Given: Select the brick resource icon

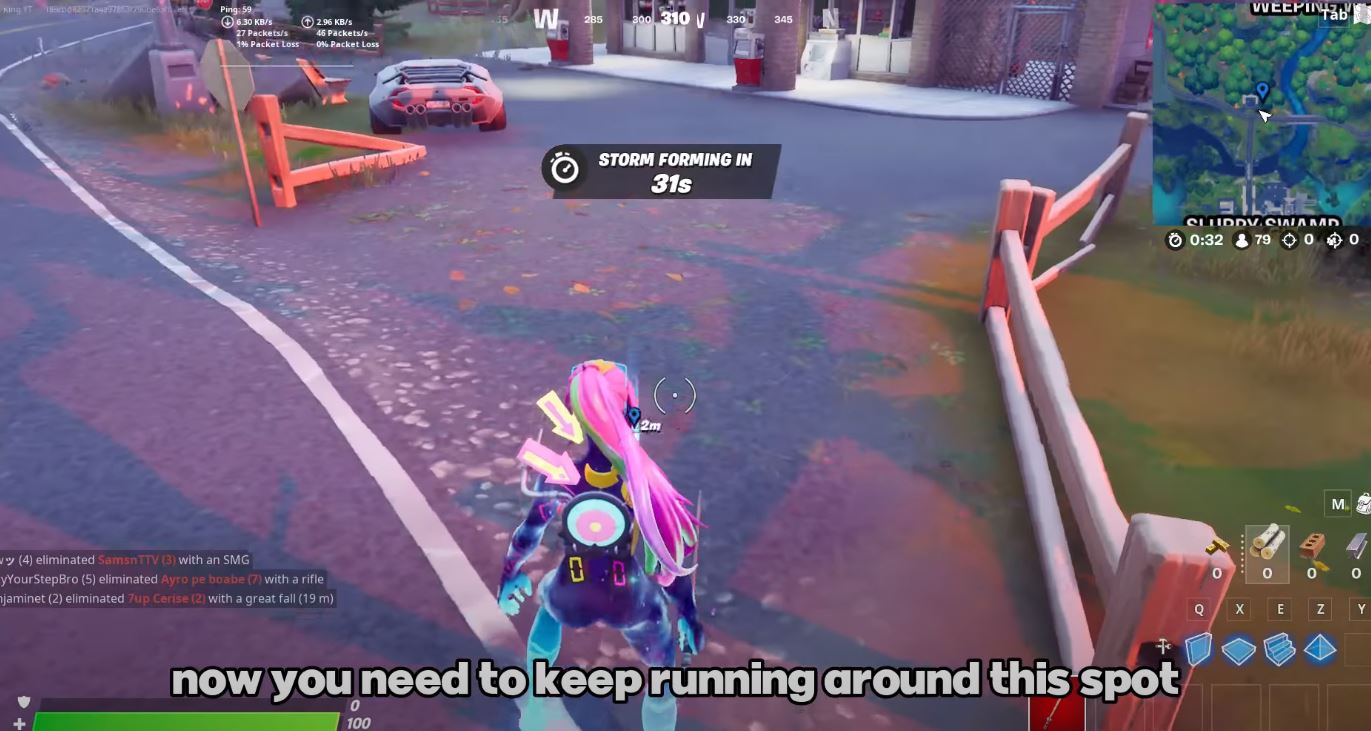Looking at the screenshot, I should tap(1311, 541).
